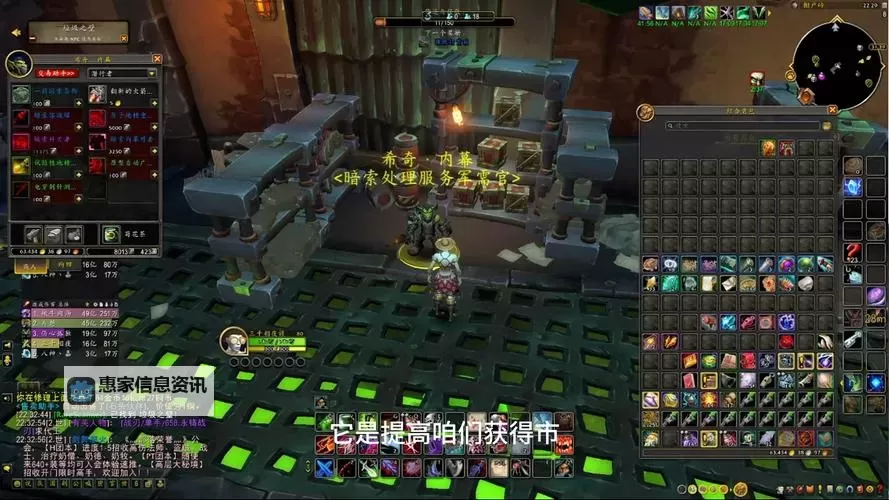Click the round bag portrait icon

[x=646, y=113]
